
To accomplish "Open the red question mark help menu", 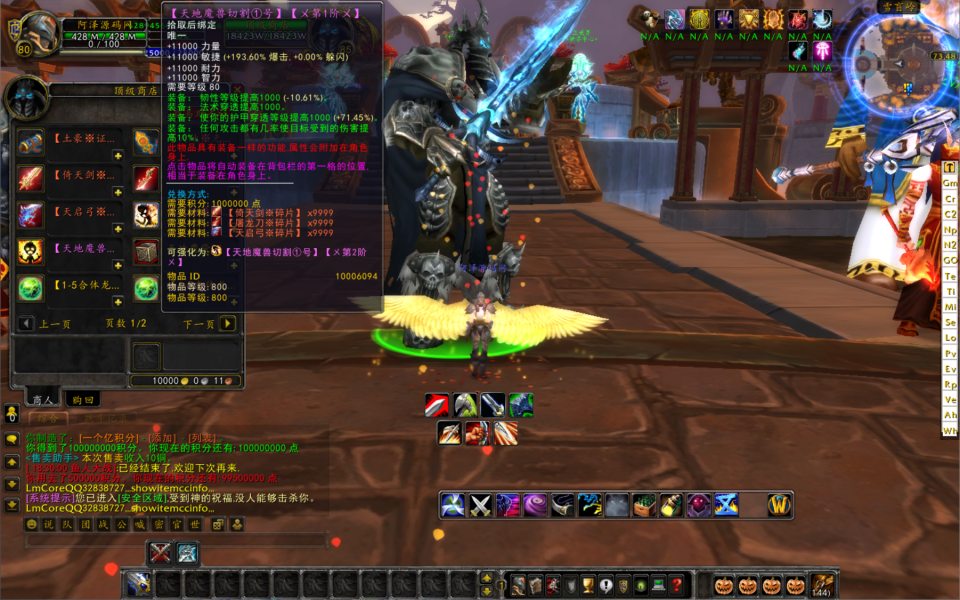I will (x=677, y=586).
